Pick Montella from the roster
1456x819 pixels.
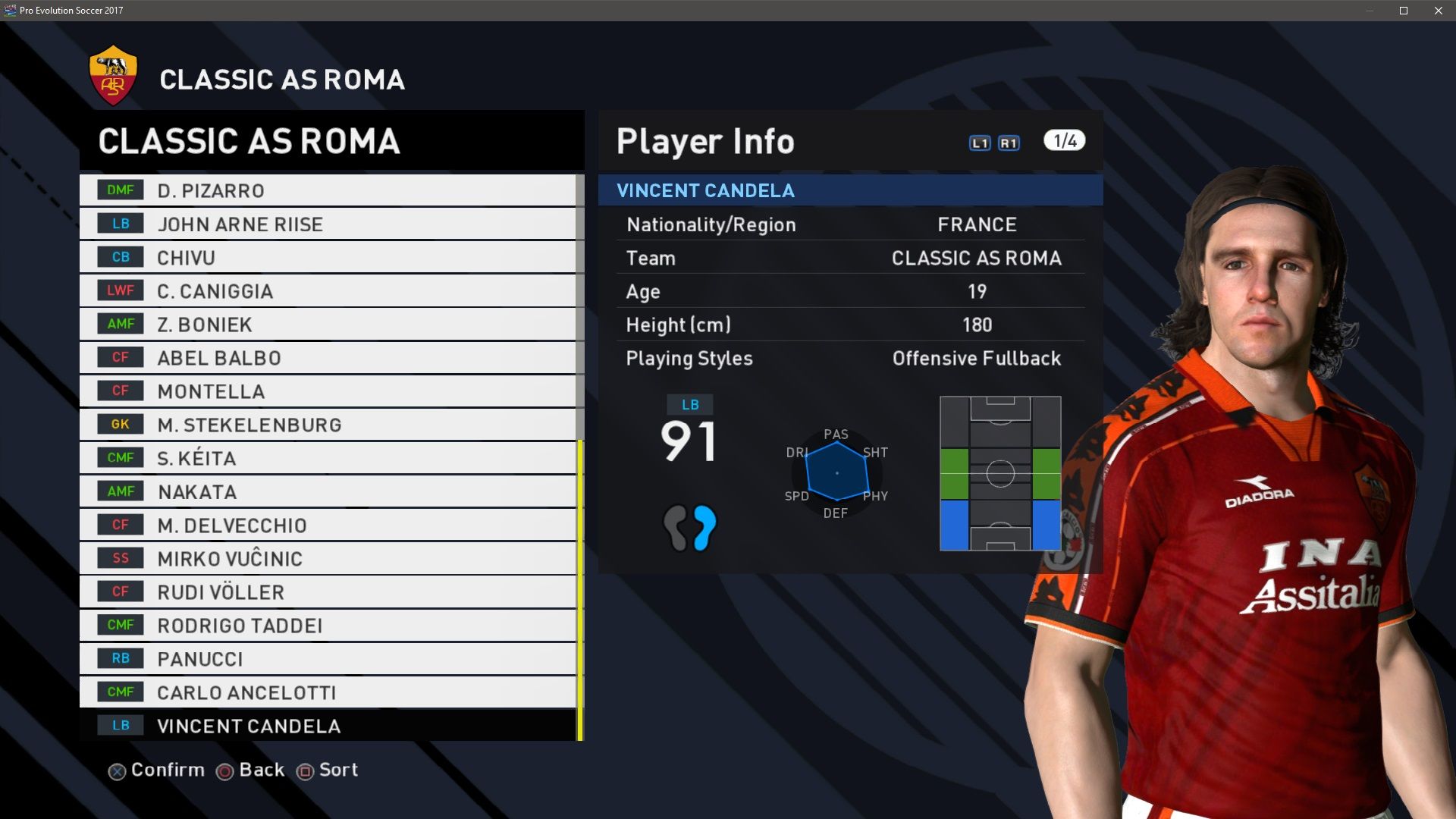click(x=328, y=391)
